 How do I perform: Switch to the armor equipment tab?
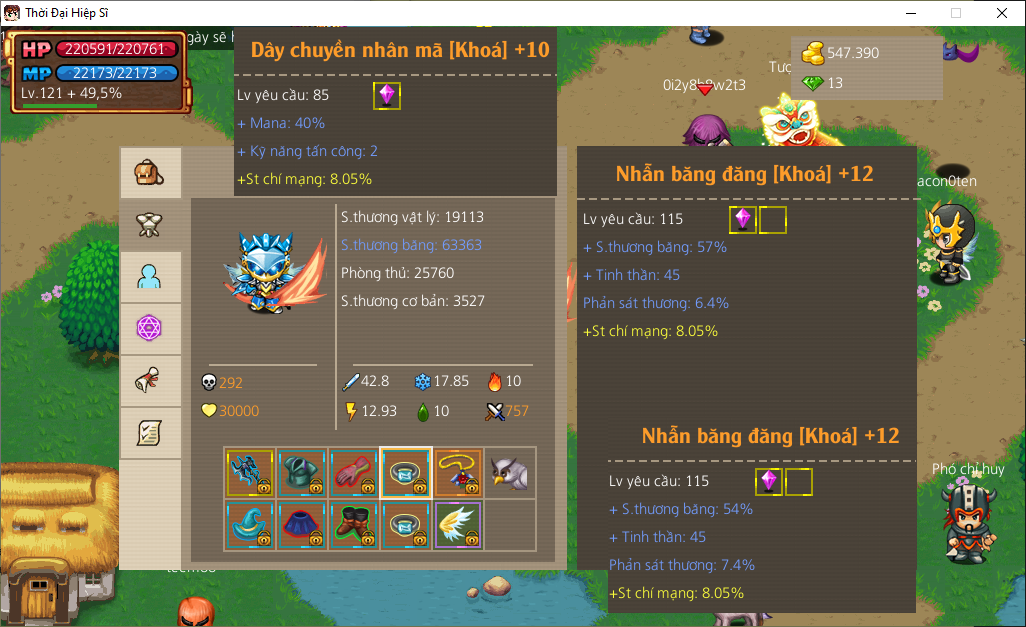coord(150,225)
